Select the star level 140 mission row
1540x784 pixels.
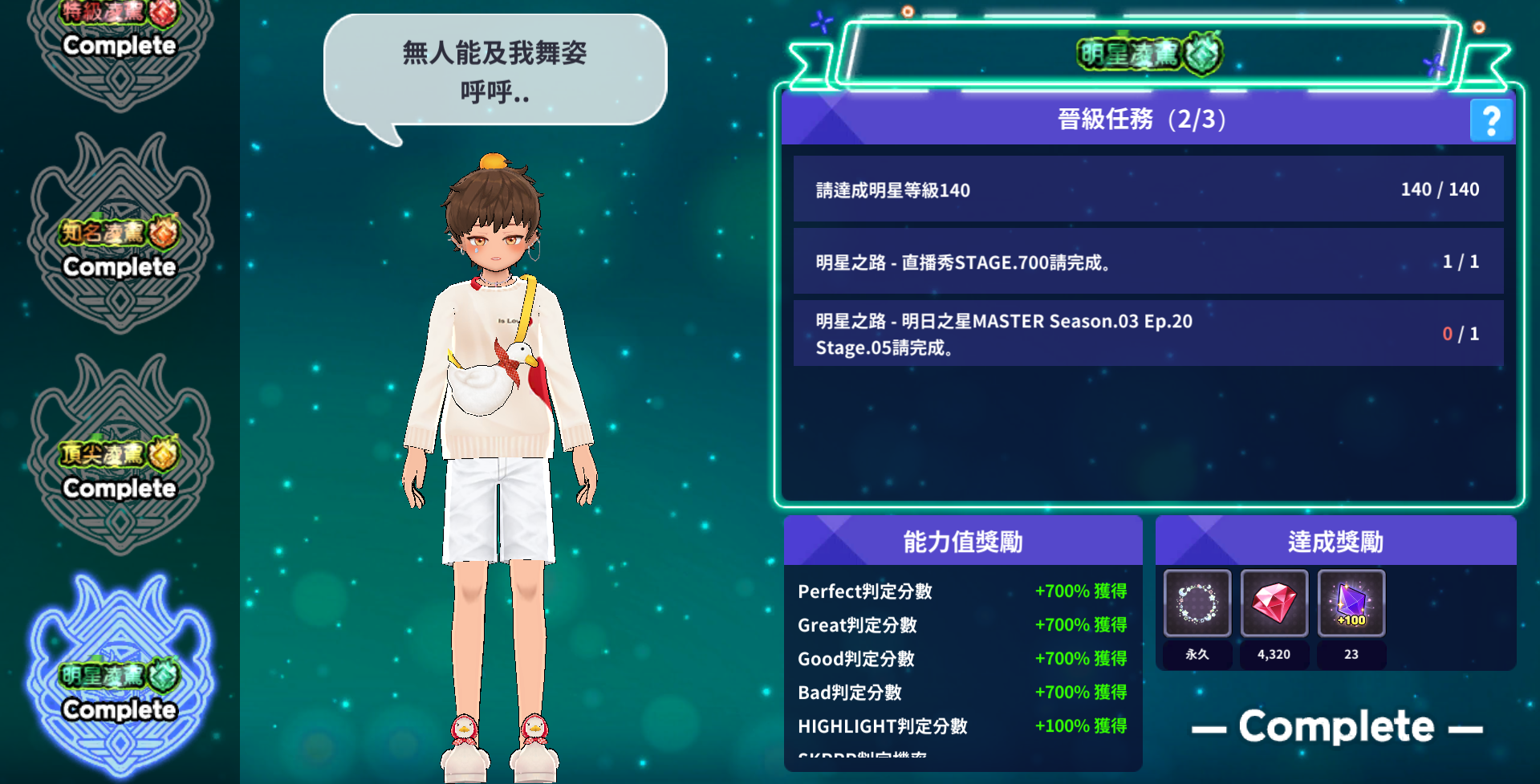tap(1148, 189)
